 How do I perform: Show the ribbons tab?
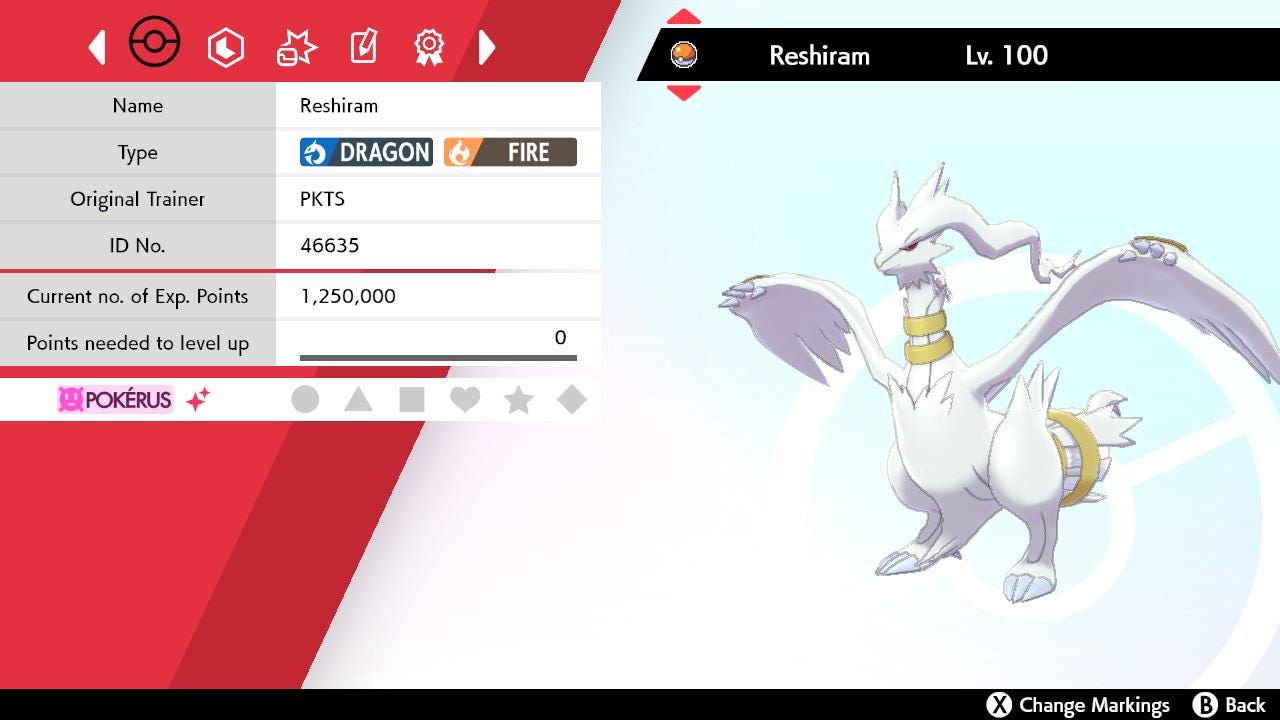[x=429, y=47]
